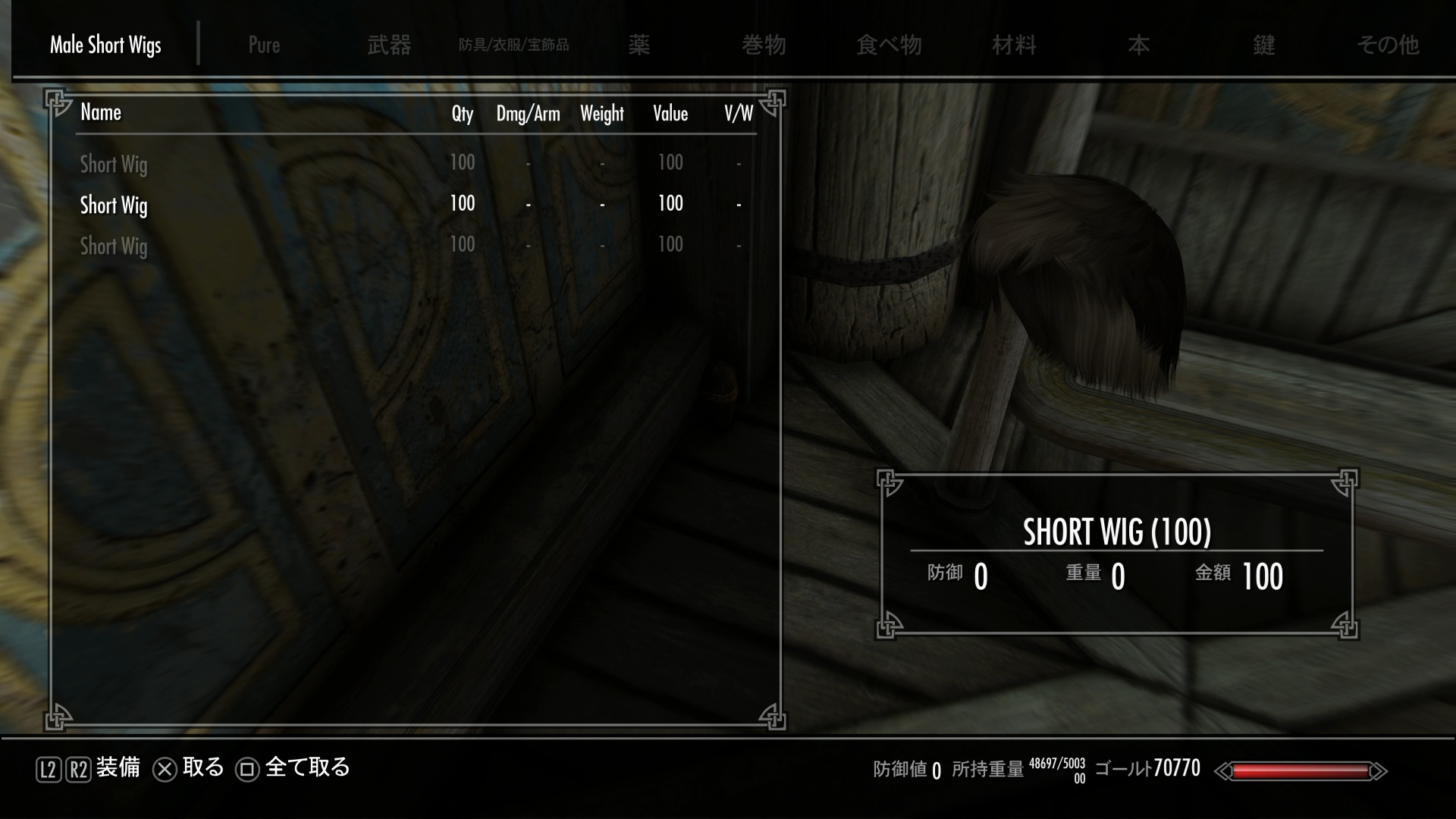Switch to the Pure category tab
Screen dimensions: 1456x819
[264, 45]
